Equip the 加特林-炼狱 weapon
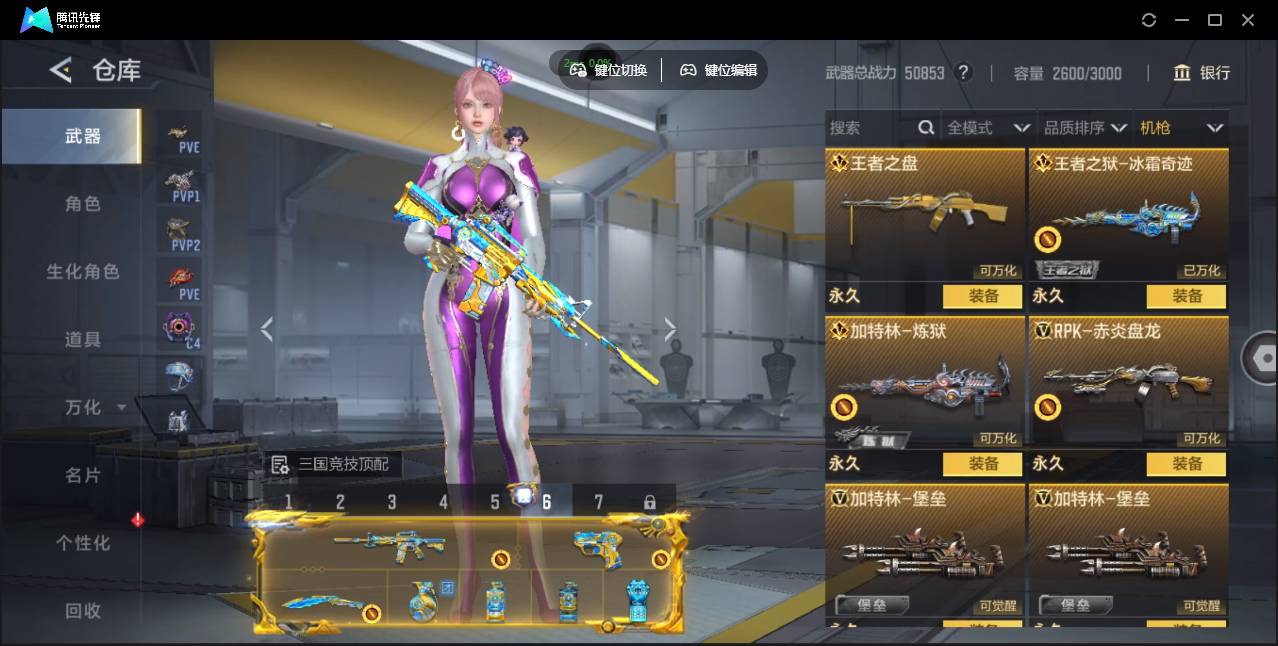Screen dimensions: 1278x646 [x=983, y=464]
